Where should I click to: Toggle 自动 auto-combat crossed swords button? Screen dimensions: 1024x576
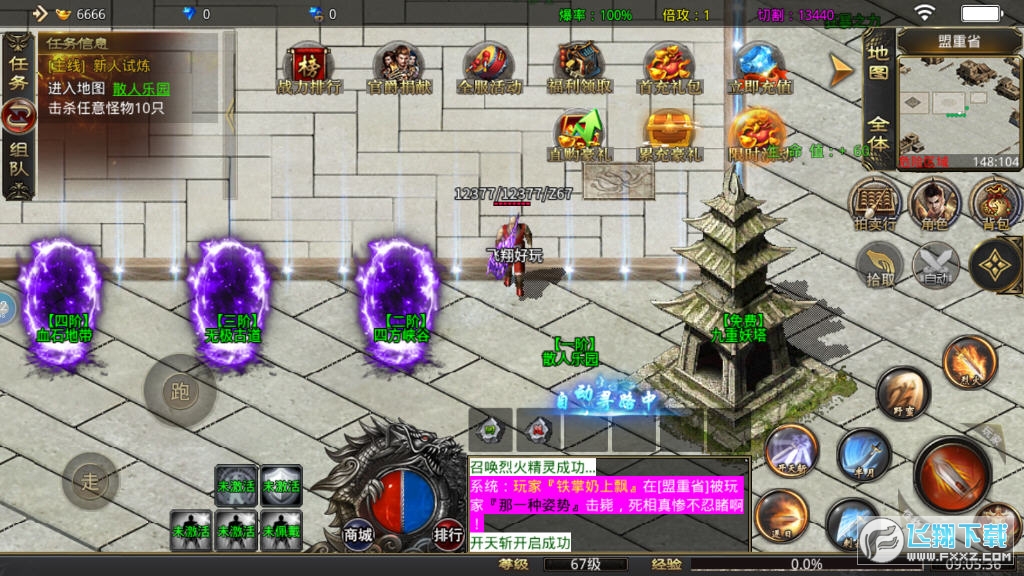936,265
